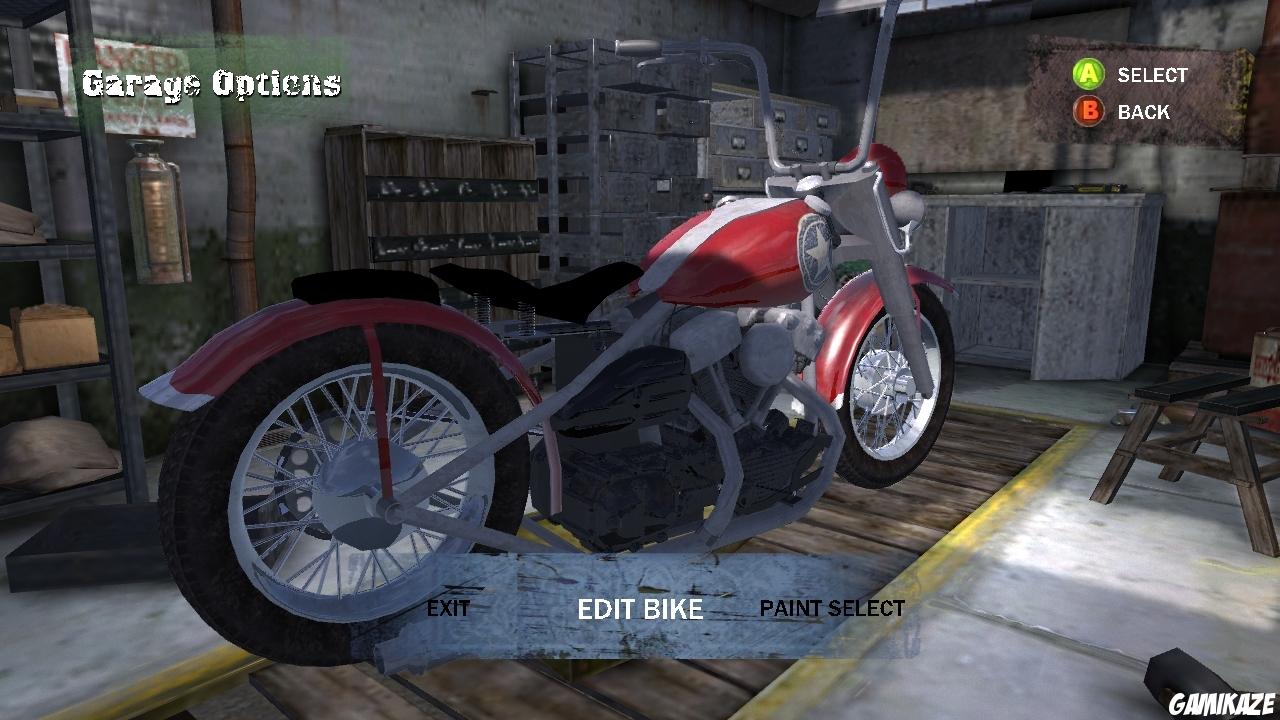Screen dimensions: 1280x720
Task: Click the yellow ruler on the wall cabinet
Action: coord(1088,187)
